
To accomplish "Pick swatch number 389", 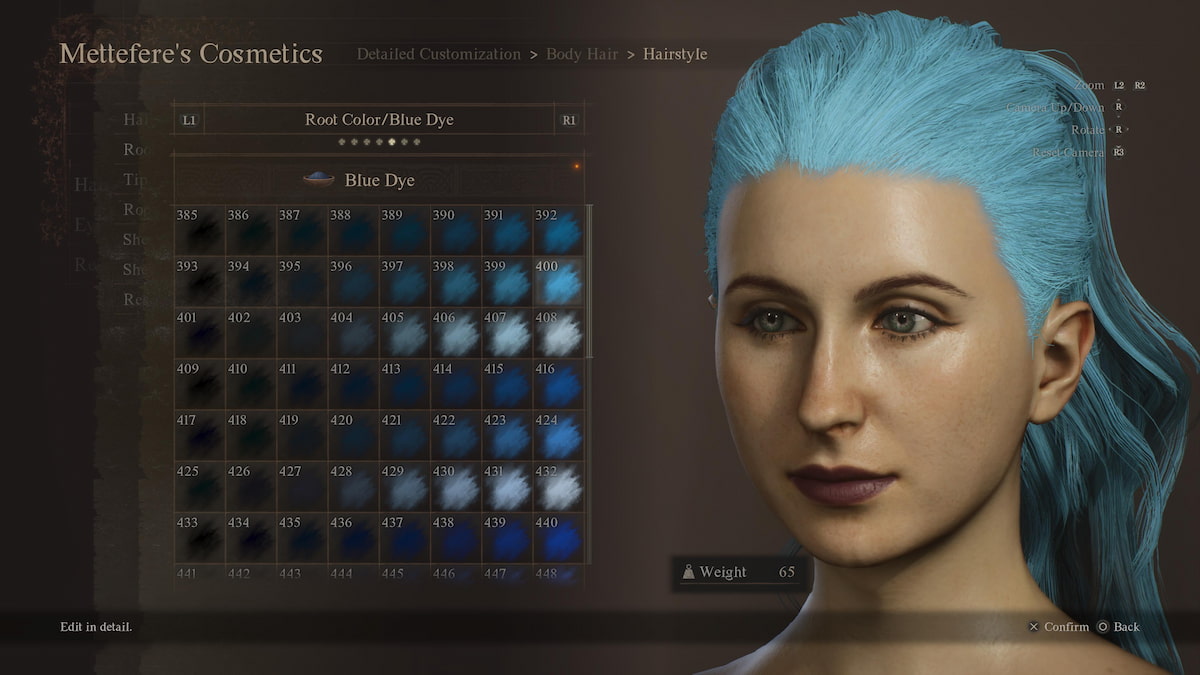I will pos(406,231).
